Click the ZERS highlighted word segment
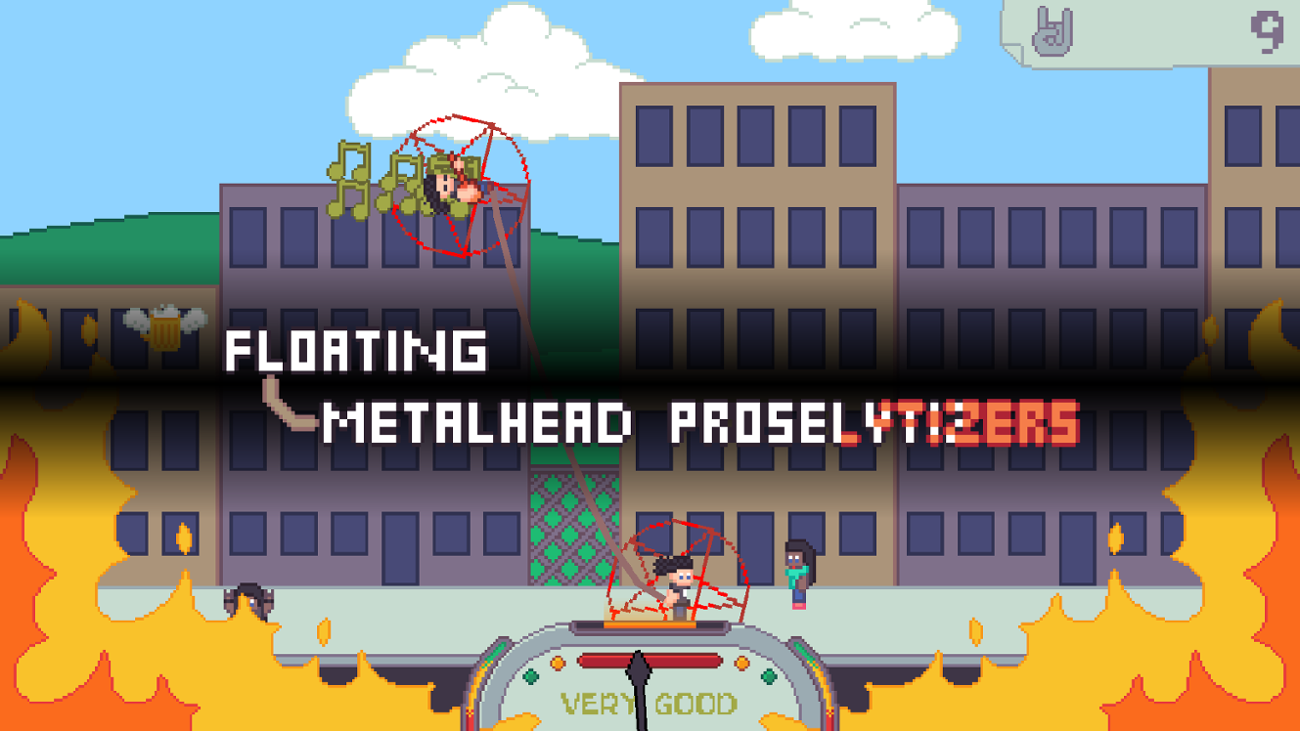This screenshot has height=731, width=1300. tap(1015, 424)
